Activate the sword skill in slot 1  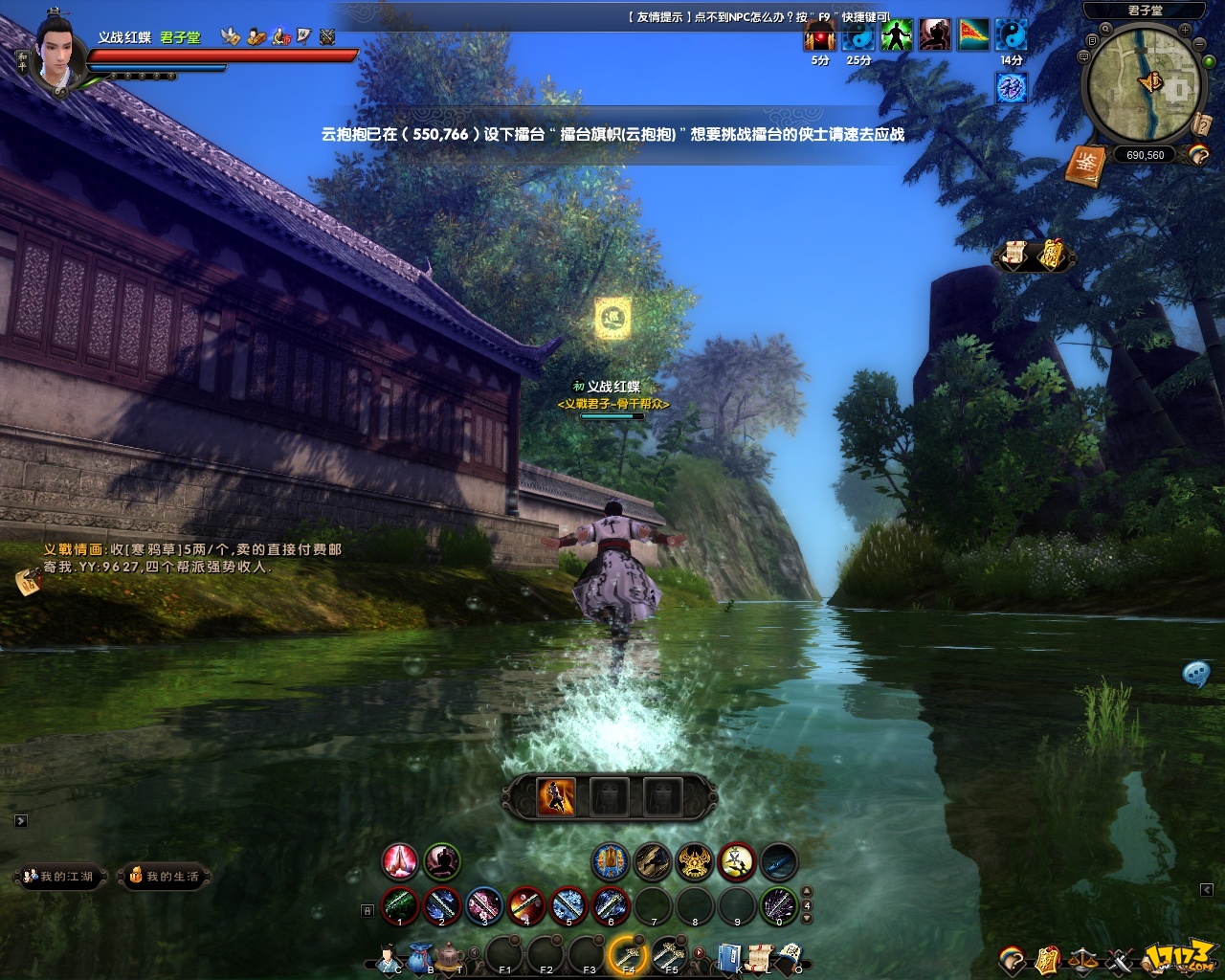point(400,905)
